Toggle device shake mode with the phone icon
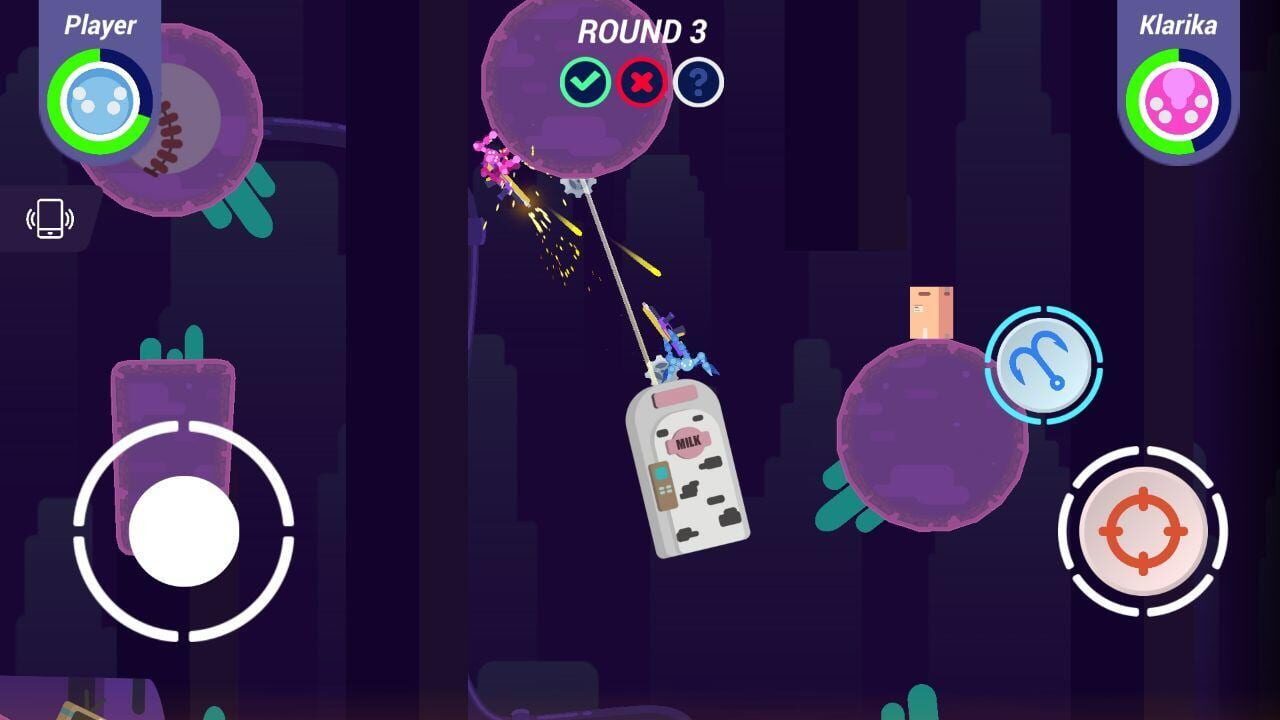This screenshot has width=1280, height=720. coord(48,219)
